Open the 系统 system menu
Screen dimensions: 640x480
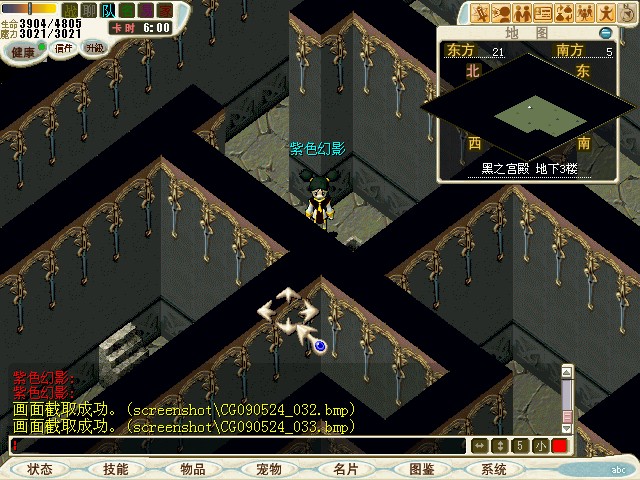pyautogui.click(x=494, y=469)
